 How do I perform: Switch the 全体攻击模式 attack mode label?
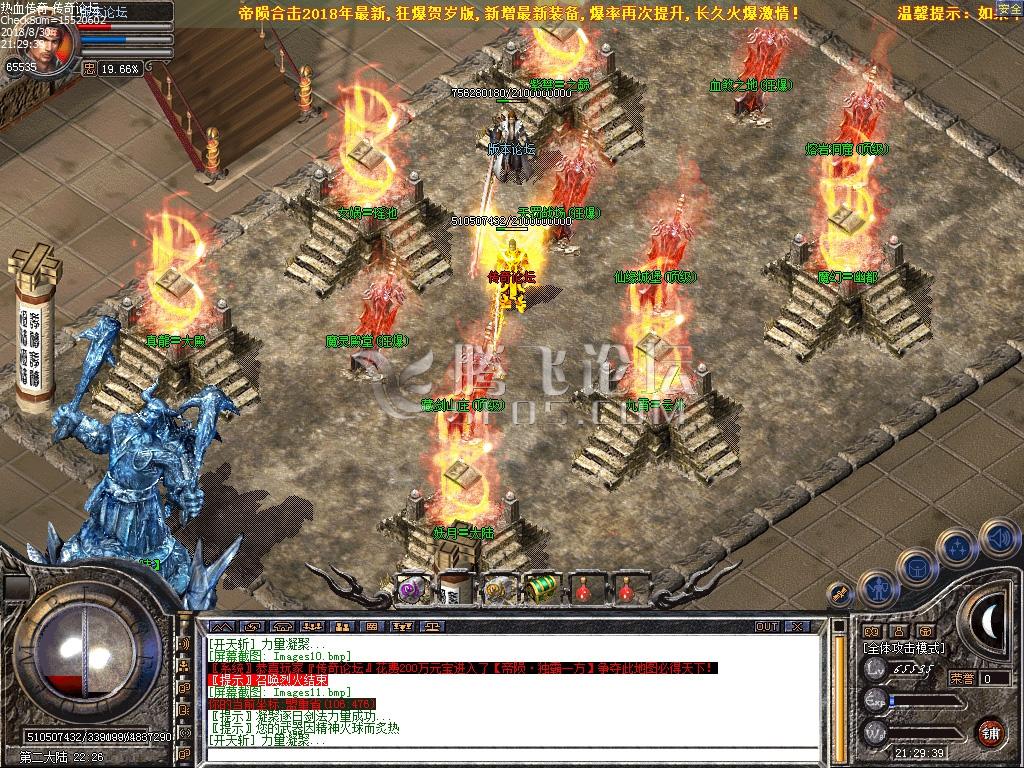tap(902, 648)
